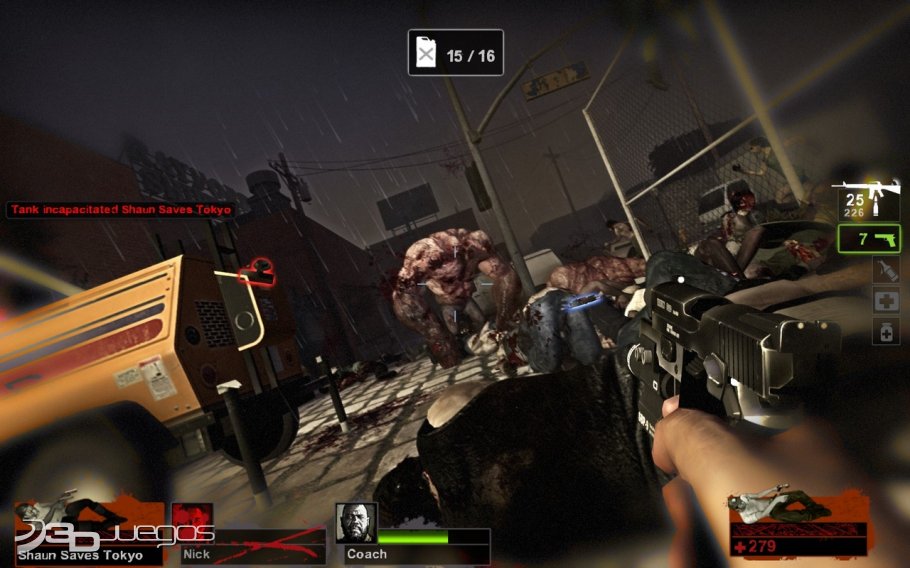Image resolution: width=910 pixels, height=568 pixels.
Task: Click Nick's crossed-out teammate panel
Action: coord(249,536)
